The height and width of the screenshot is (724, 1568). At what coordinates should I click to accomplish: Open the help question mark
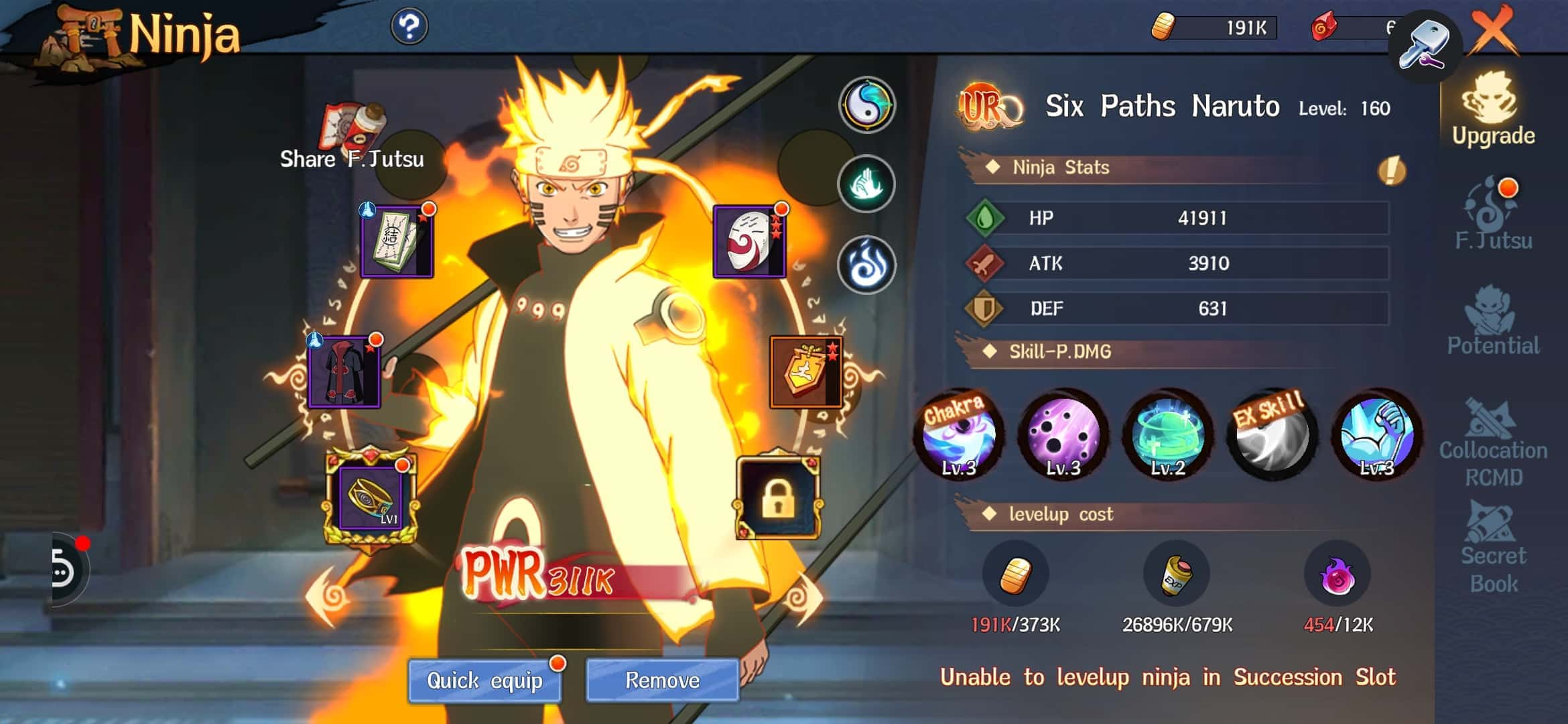tap(409, 27)
